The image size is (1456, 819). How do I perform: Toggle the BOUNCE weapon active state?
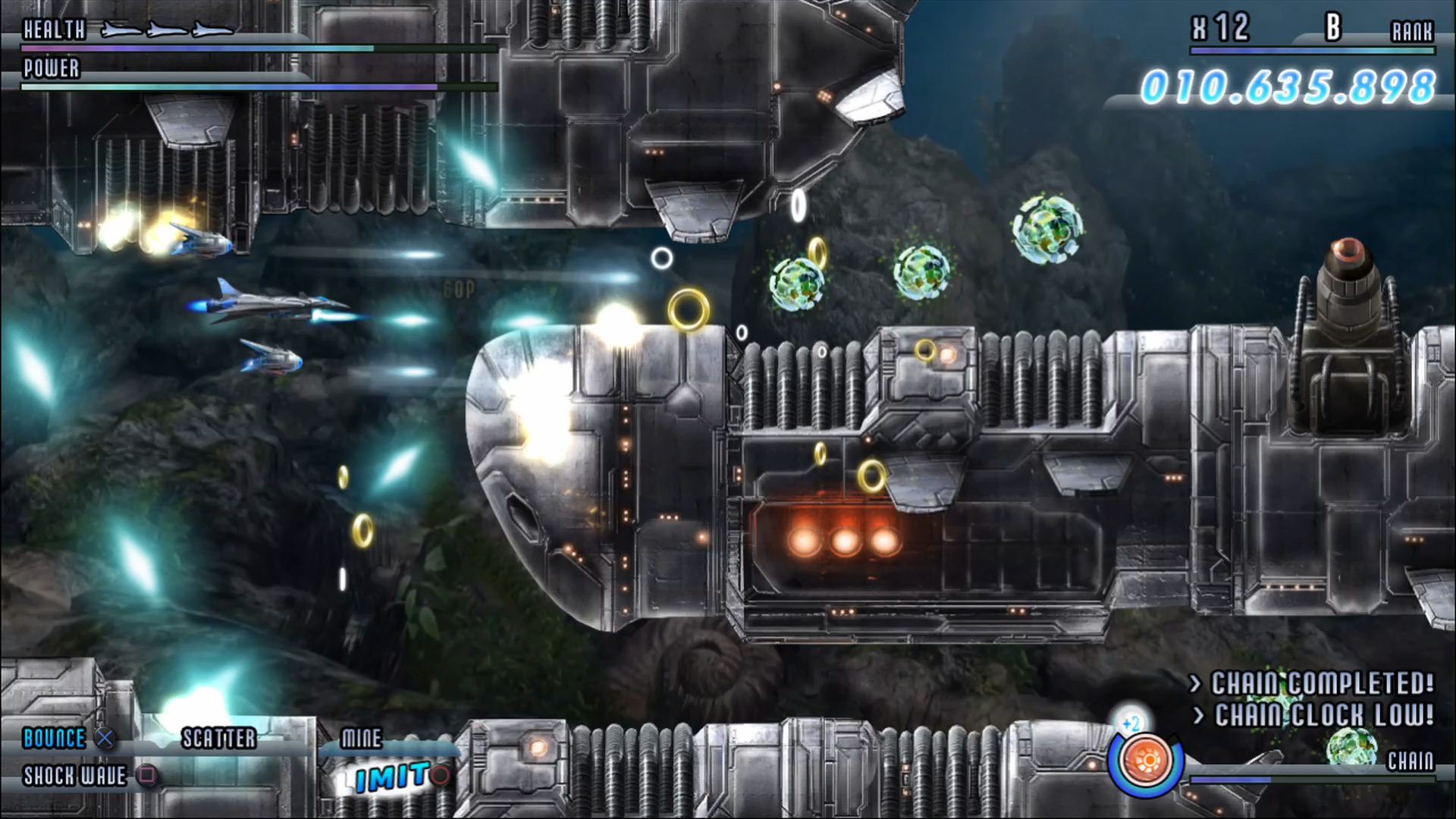tap(106, 739)
